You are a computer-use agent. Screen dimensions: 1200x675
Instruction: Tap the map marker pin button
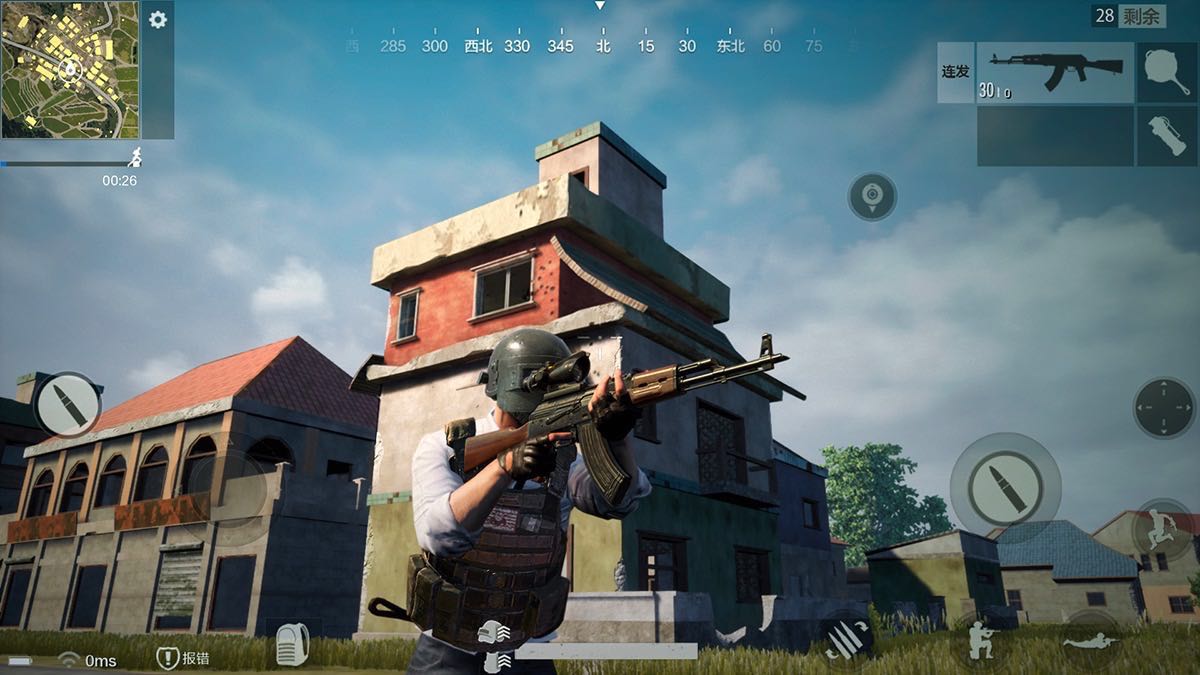872,196
